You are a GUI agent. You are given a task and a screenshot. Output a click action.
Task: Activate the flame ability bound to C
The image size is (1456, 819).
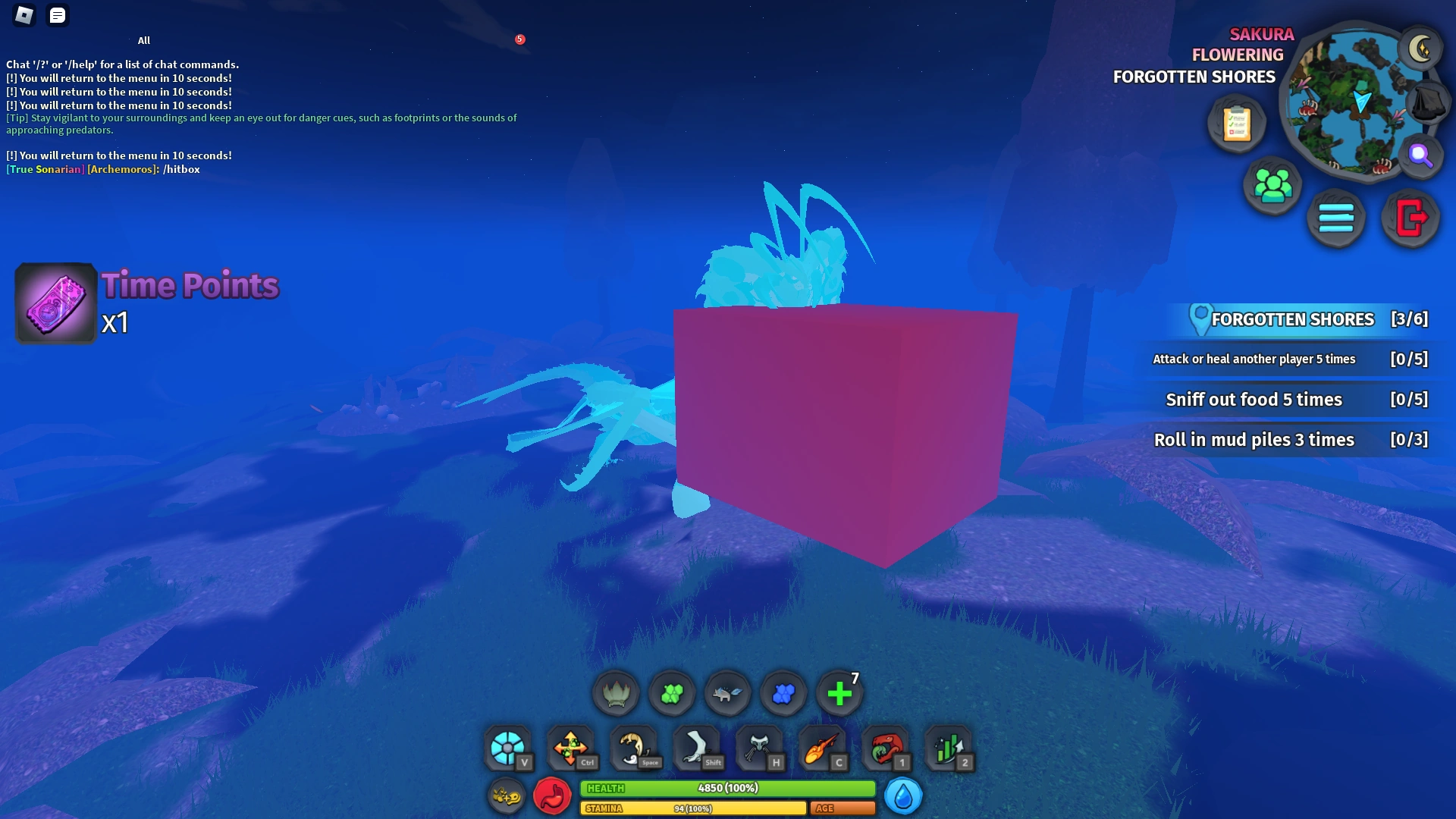[822, 748]
